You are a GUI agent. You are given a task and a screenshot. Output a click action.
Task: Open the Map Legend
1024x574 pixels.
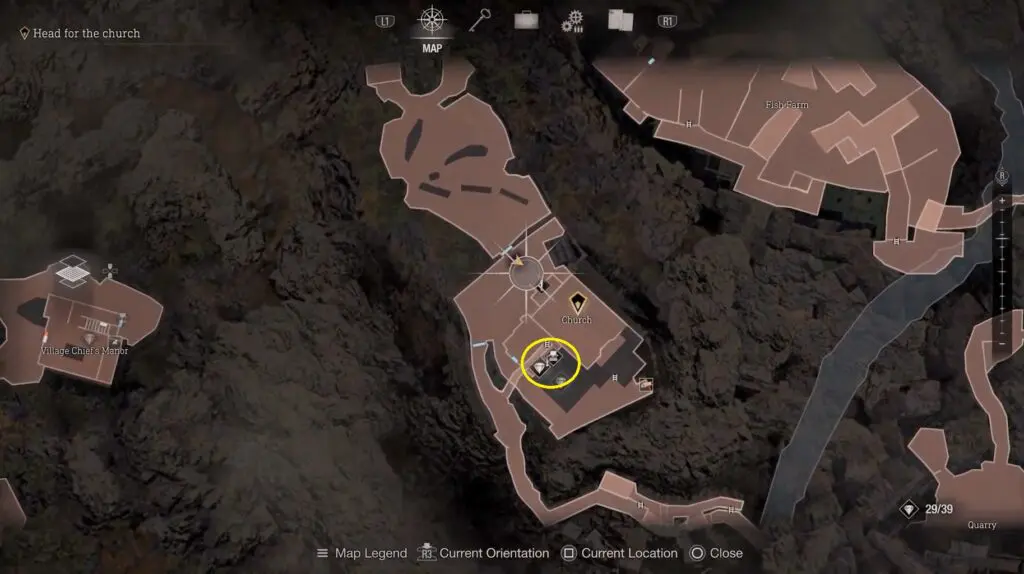tap(362, 553)
